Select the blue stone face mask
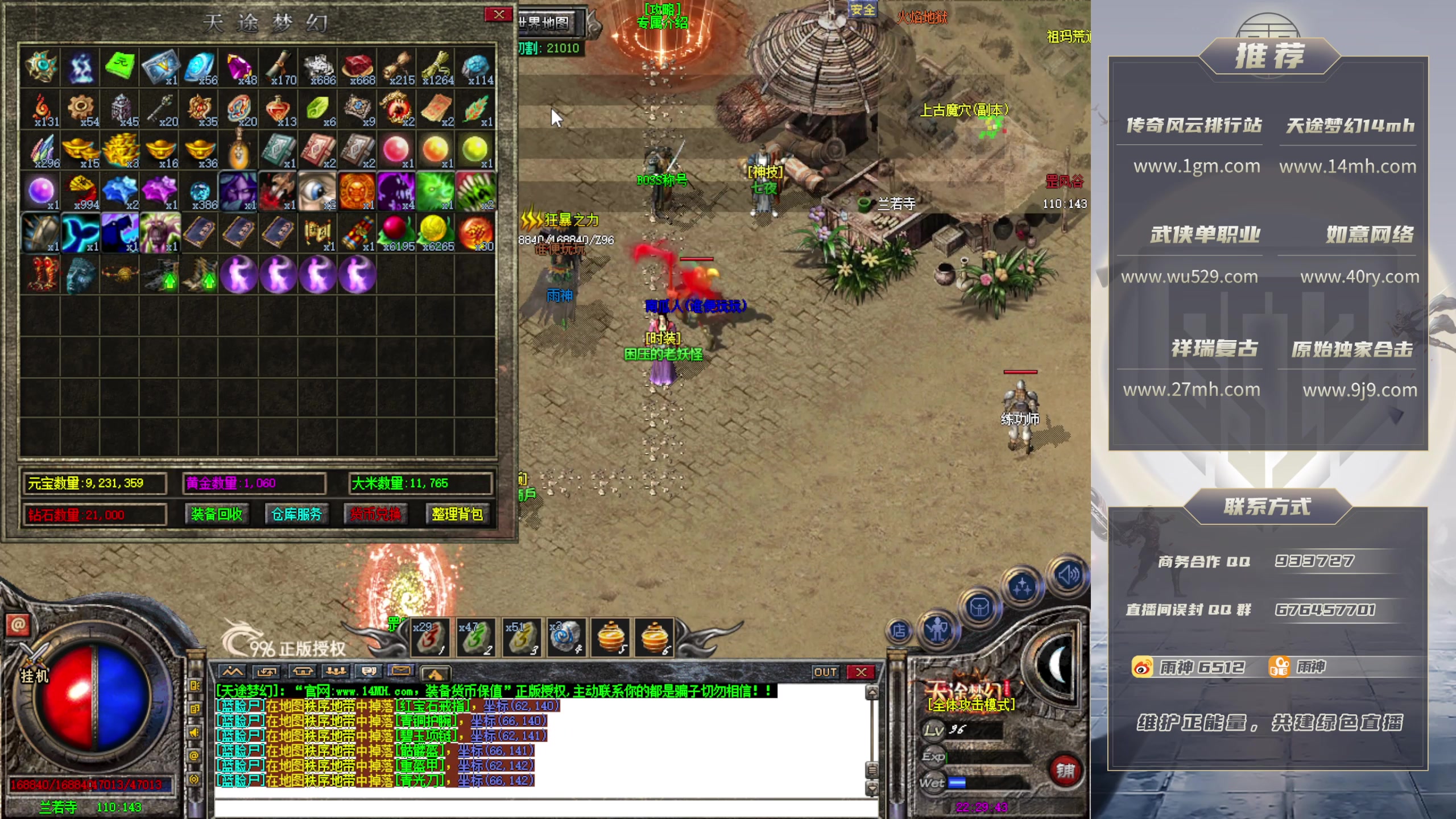Viewport: 1456px width, 819px height. pos(81,275)
